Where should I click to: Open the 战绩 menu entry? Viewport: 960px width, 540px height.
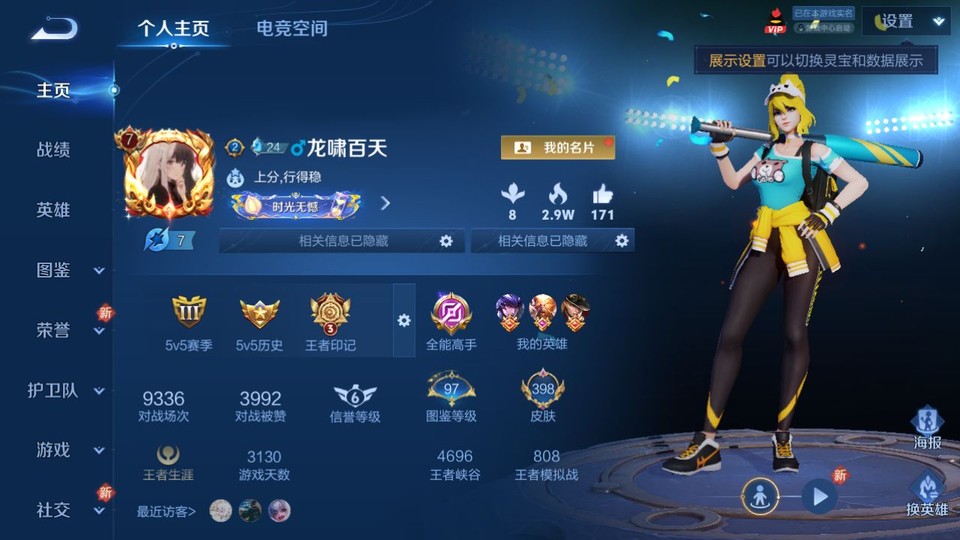pos(54,150)
